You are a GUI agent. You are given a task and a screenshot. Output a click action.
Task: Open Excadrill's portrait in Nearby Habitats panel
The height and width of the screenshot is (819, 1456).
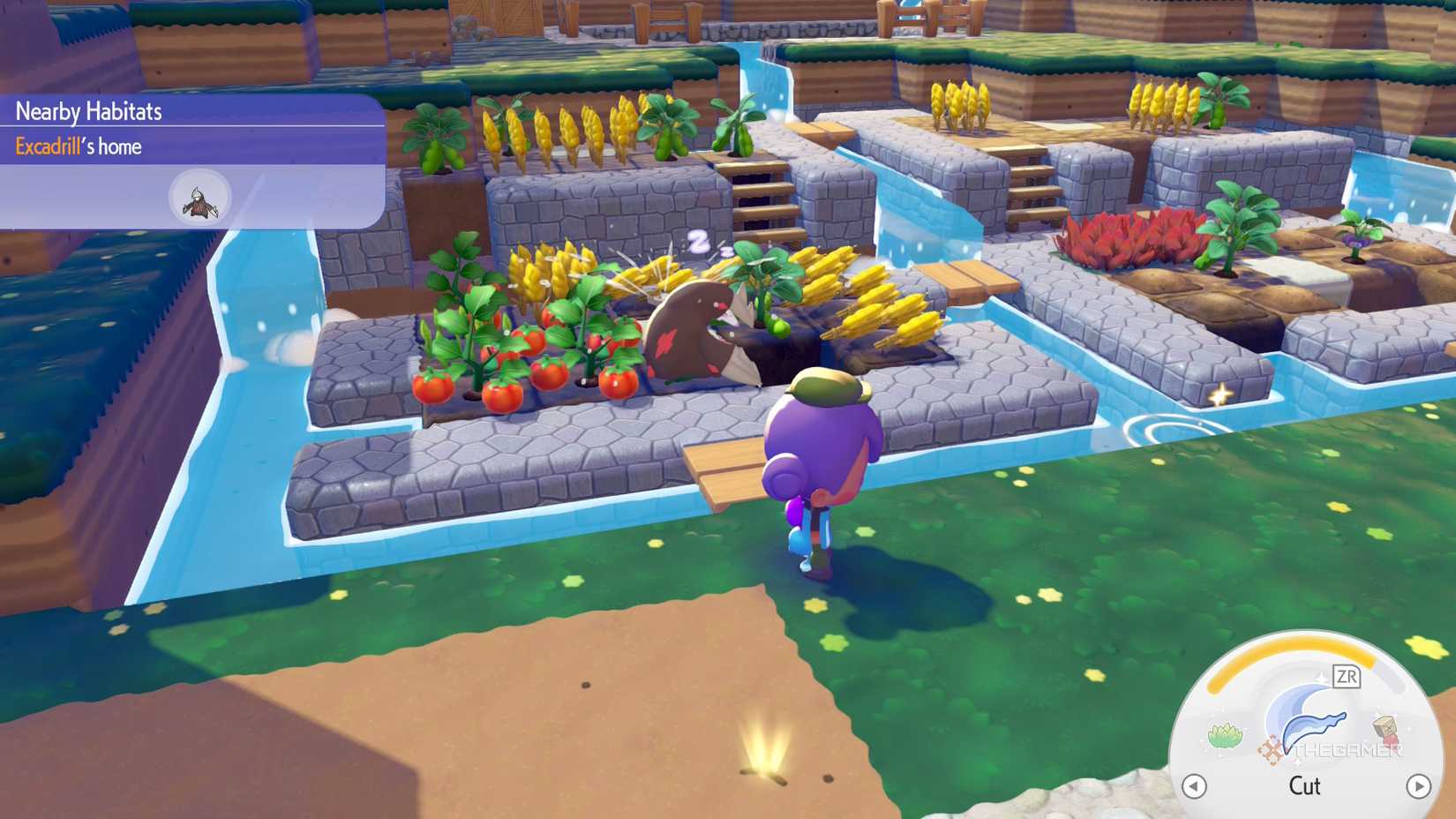point(198,196)
